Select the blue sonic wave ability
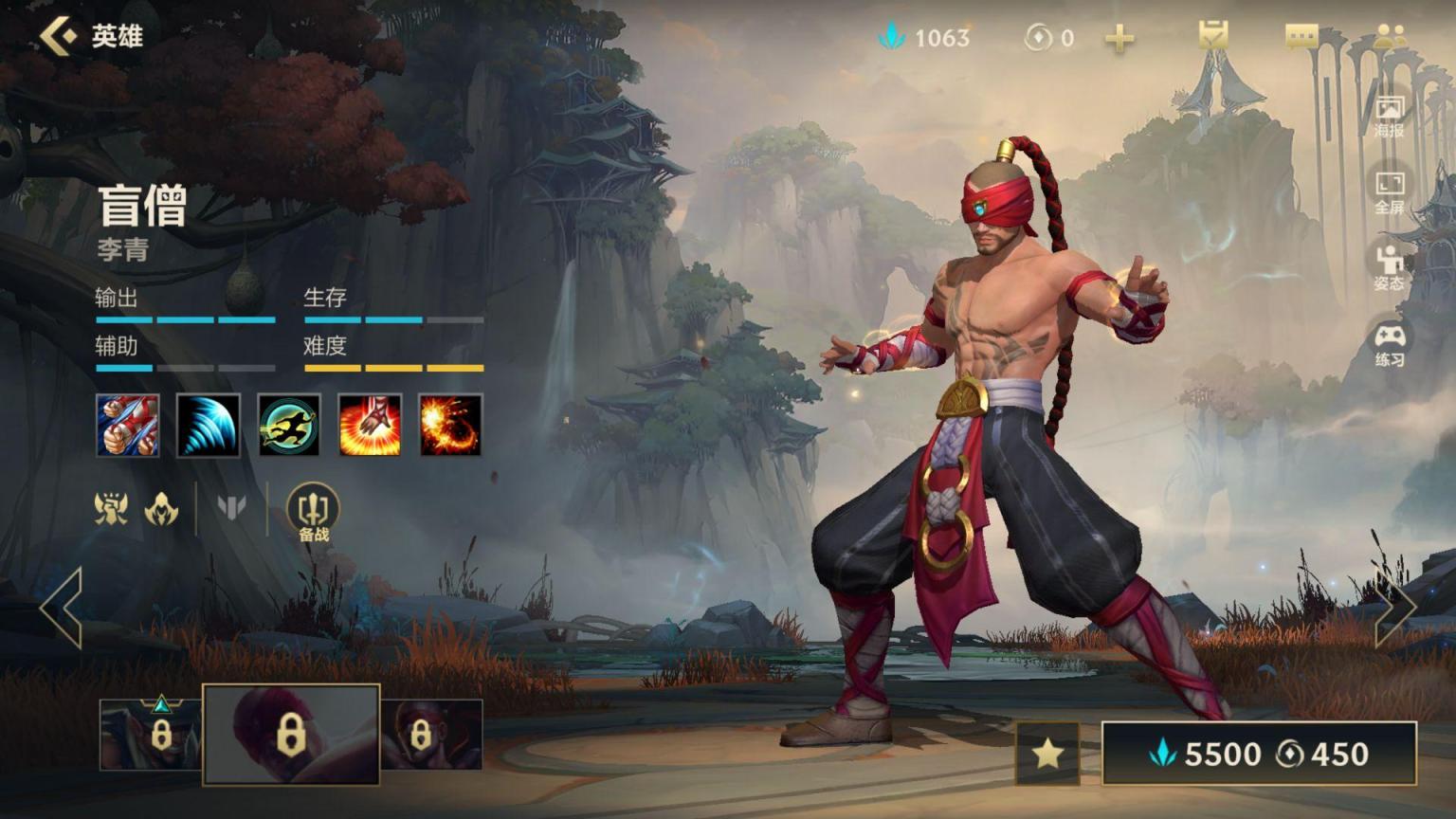1456x819 pixels. [209, 426]
